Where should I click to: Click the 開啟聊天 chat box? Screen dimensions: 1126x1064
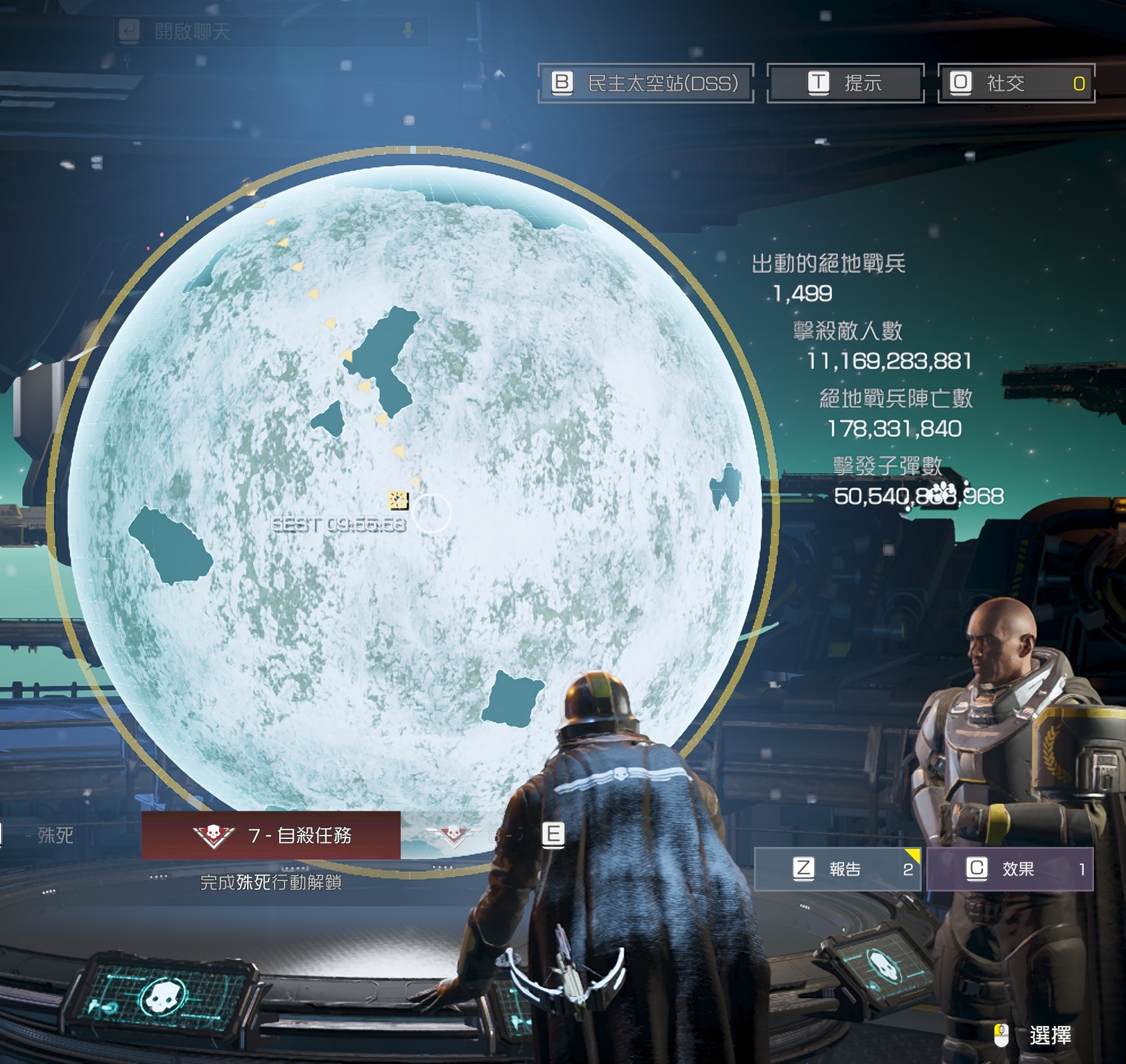coord(270,31)
